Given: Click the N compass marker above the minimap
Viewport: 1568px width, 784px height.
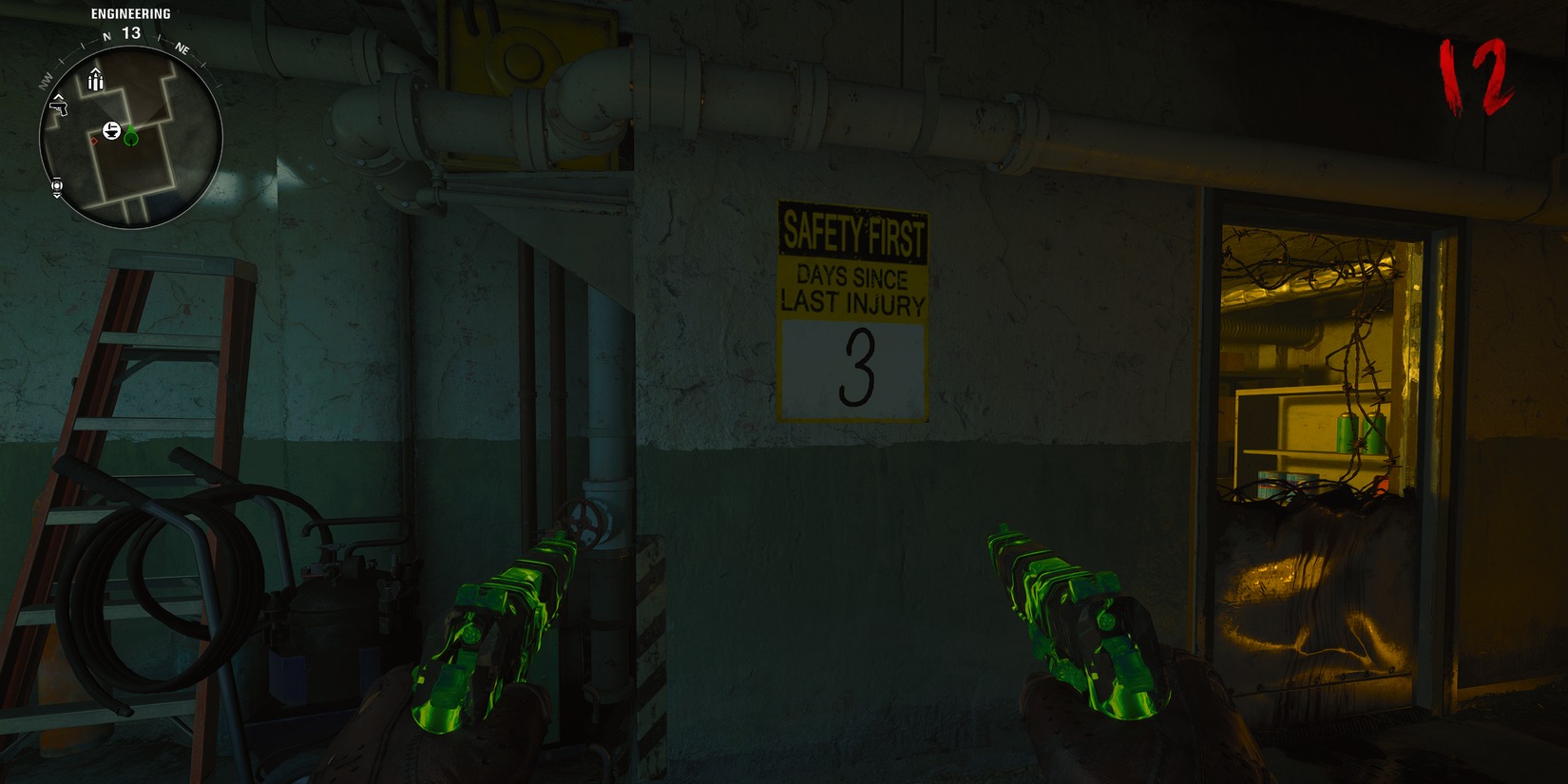Looking at the screenshot, I should pos(105,36).
